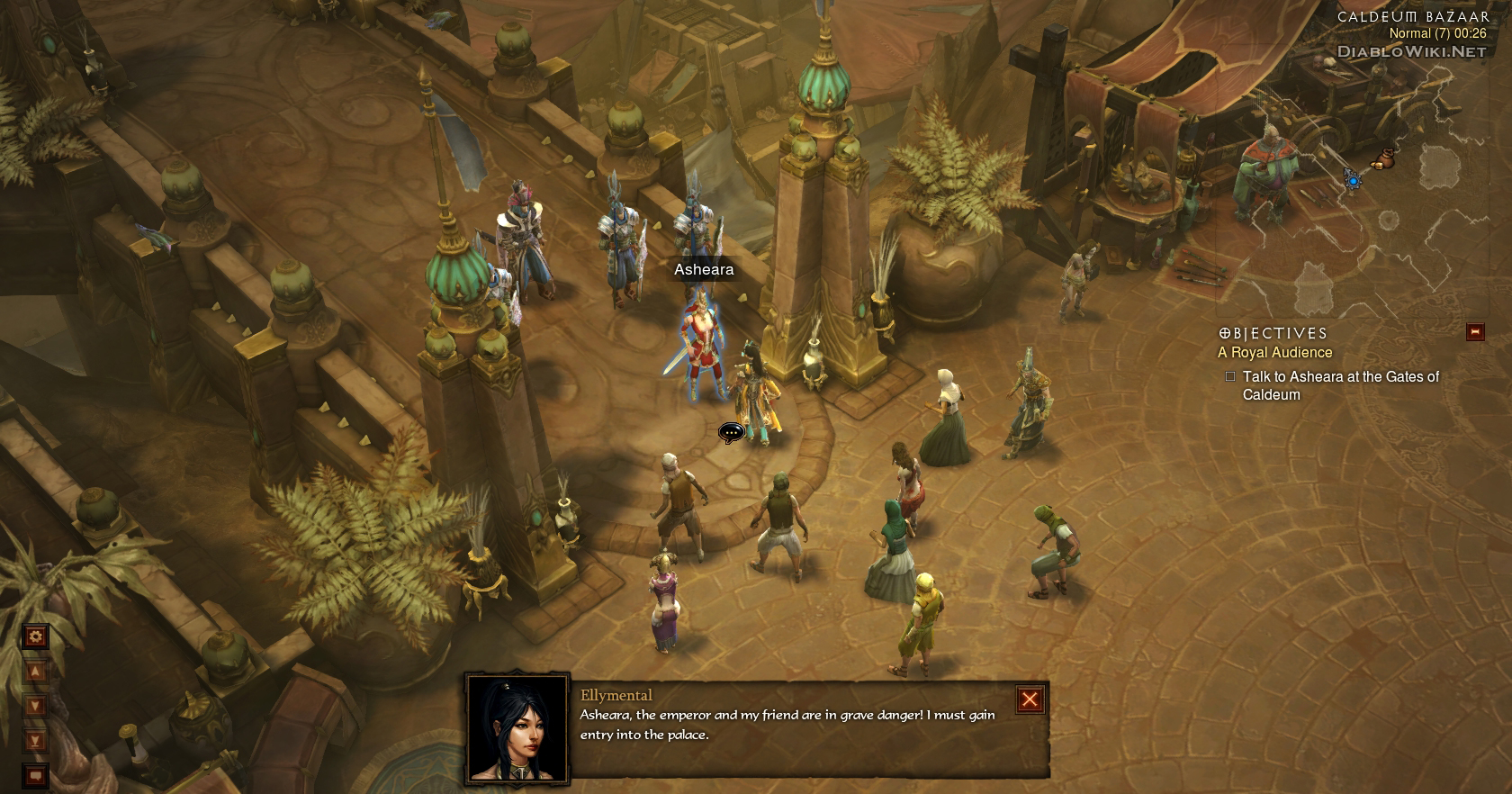Screen dimensions: 1512x794
Task: Open chat settings with the gear icon
Action: [36, 637]
